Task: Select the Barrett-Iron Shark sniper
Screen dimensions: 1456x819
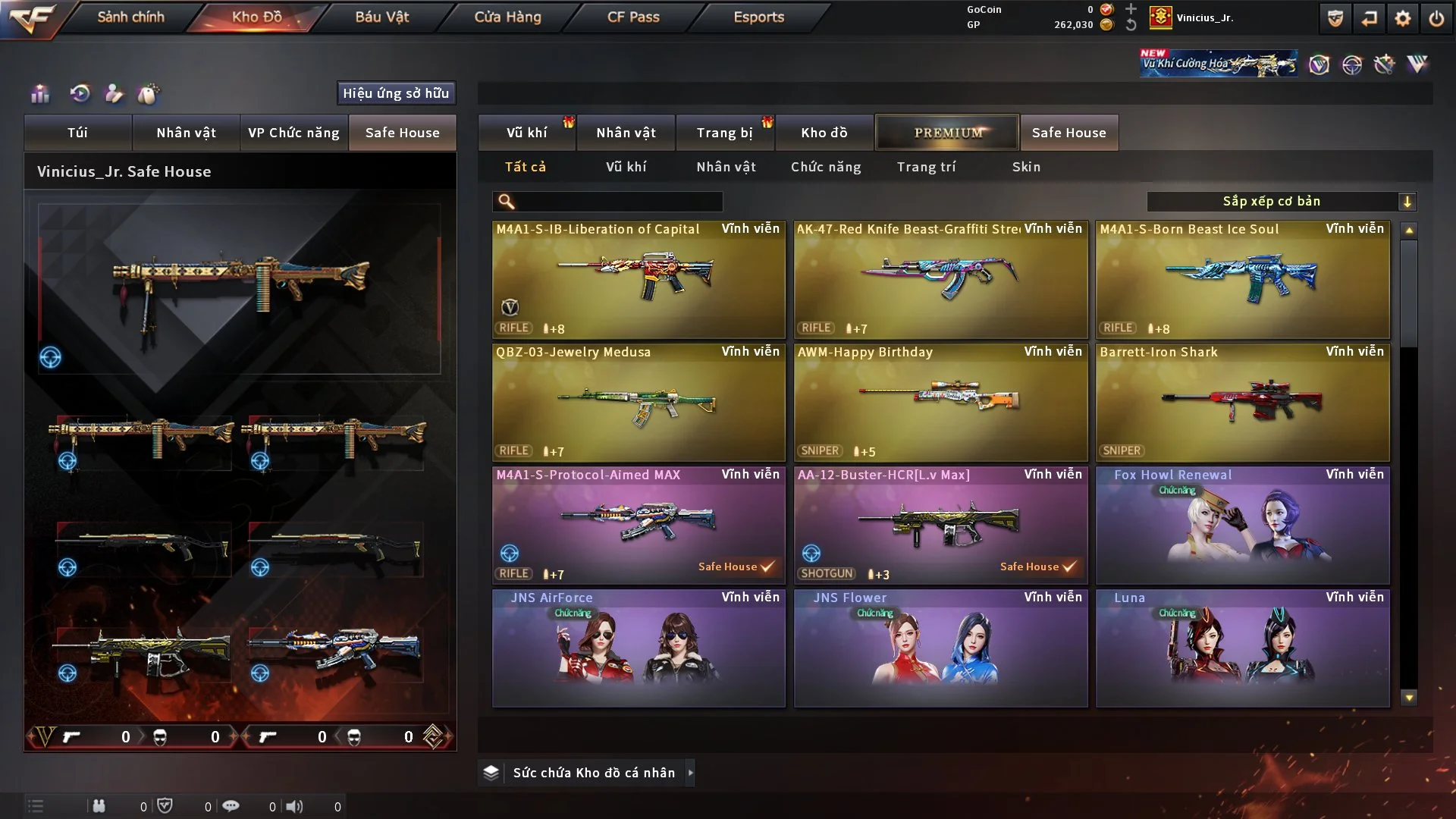Action: coord(1242,402)
